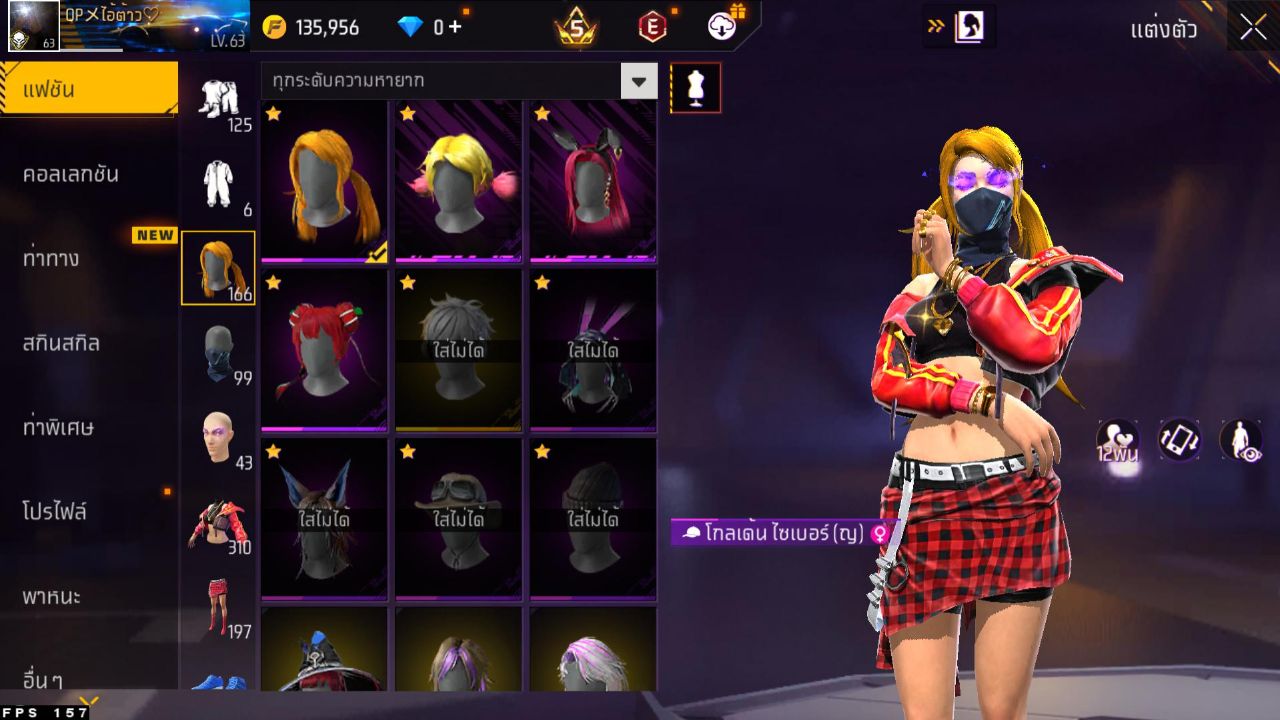Screen dimensions: 1280x720
Task: Open the mask accessories category icon
Action: tap(219, 355)
